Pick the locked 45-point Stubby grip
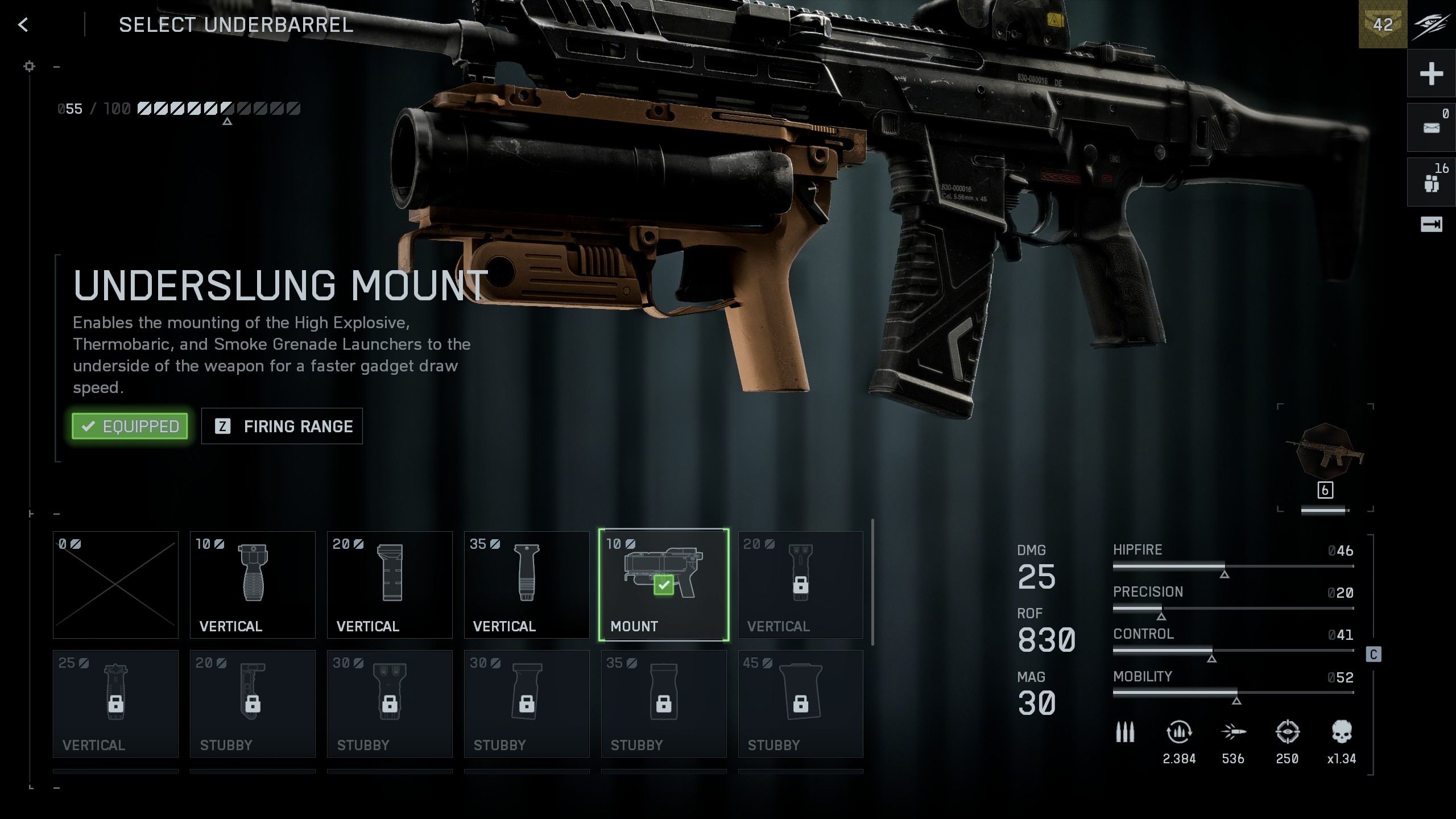 pyautogui.click(x=801, y=704)
